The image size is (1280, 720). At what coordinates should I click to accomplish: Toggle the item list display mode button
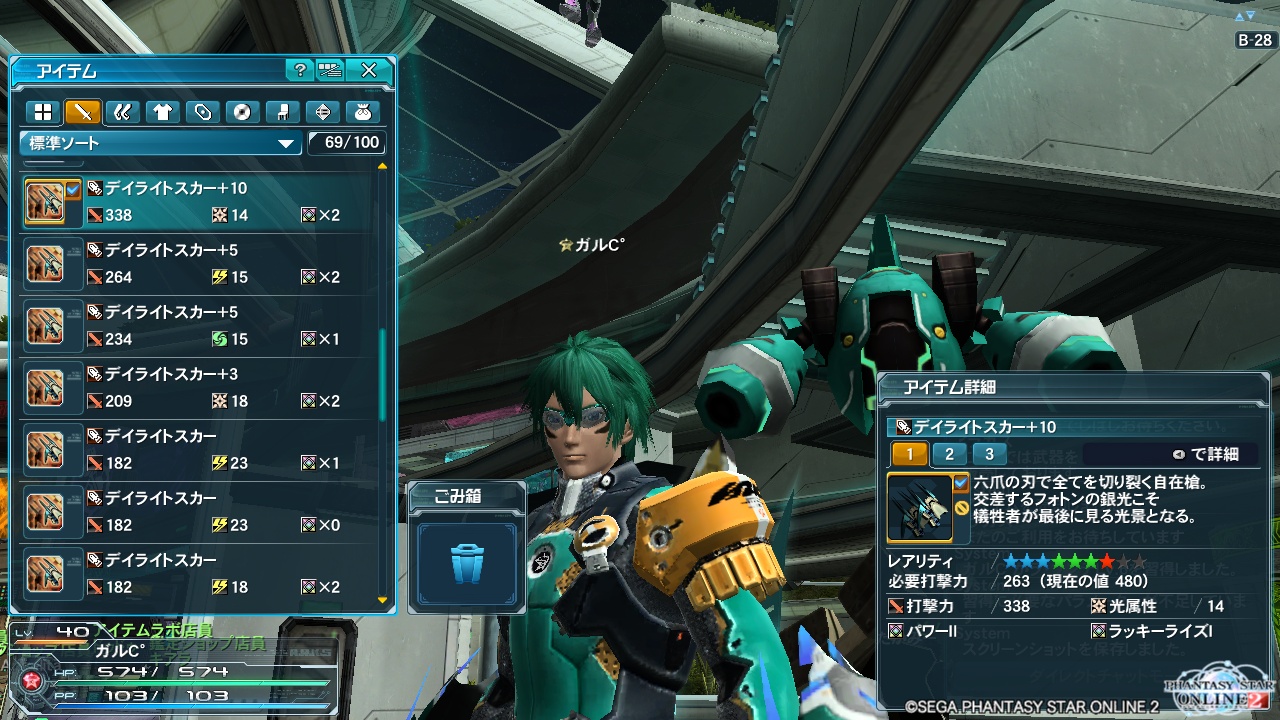[x=330, y=70]
